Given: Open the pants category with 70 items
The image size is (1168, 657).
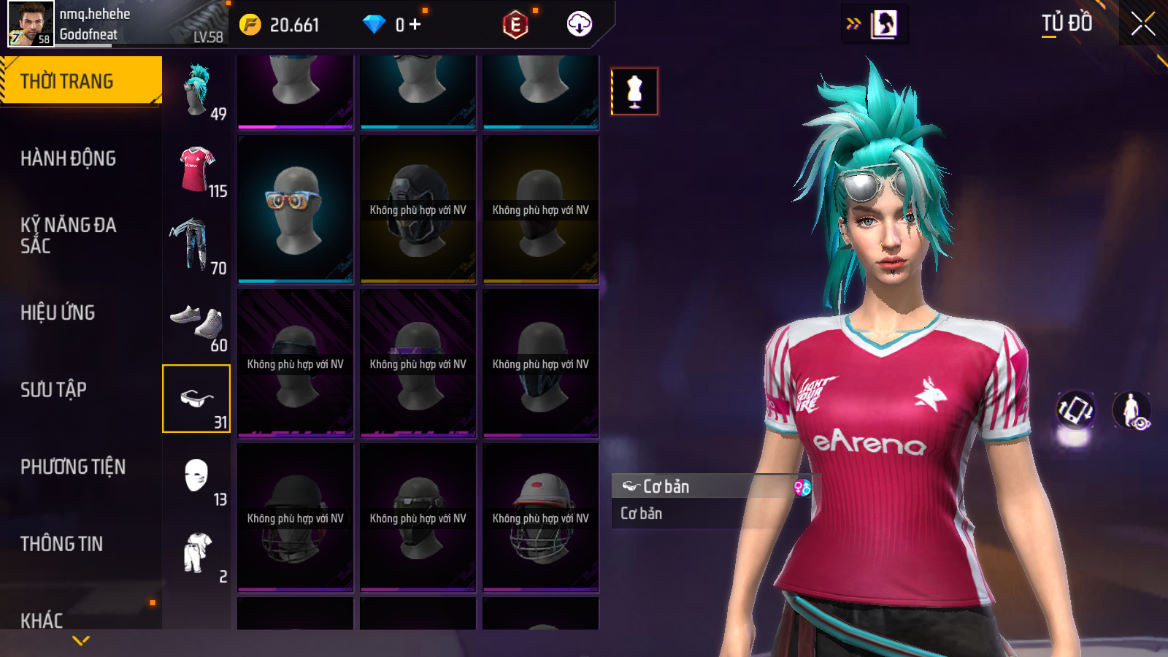Looking at the screenshot, I should [196, 245].
